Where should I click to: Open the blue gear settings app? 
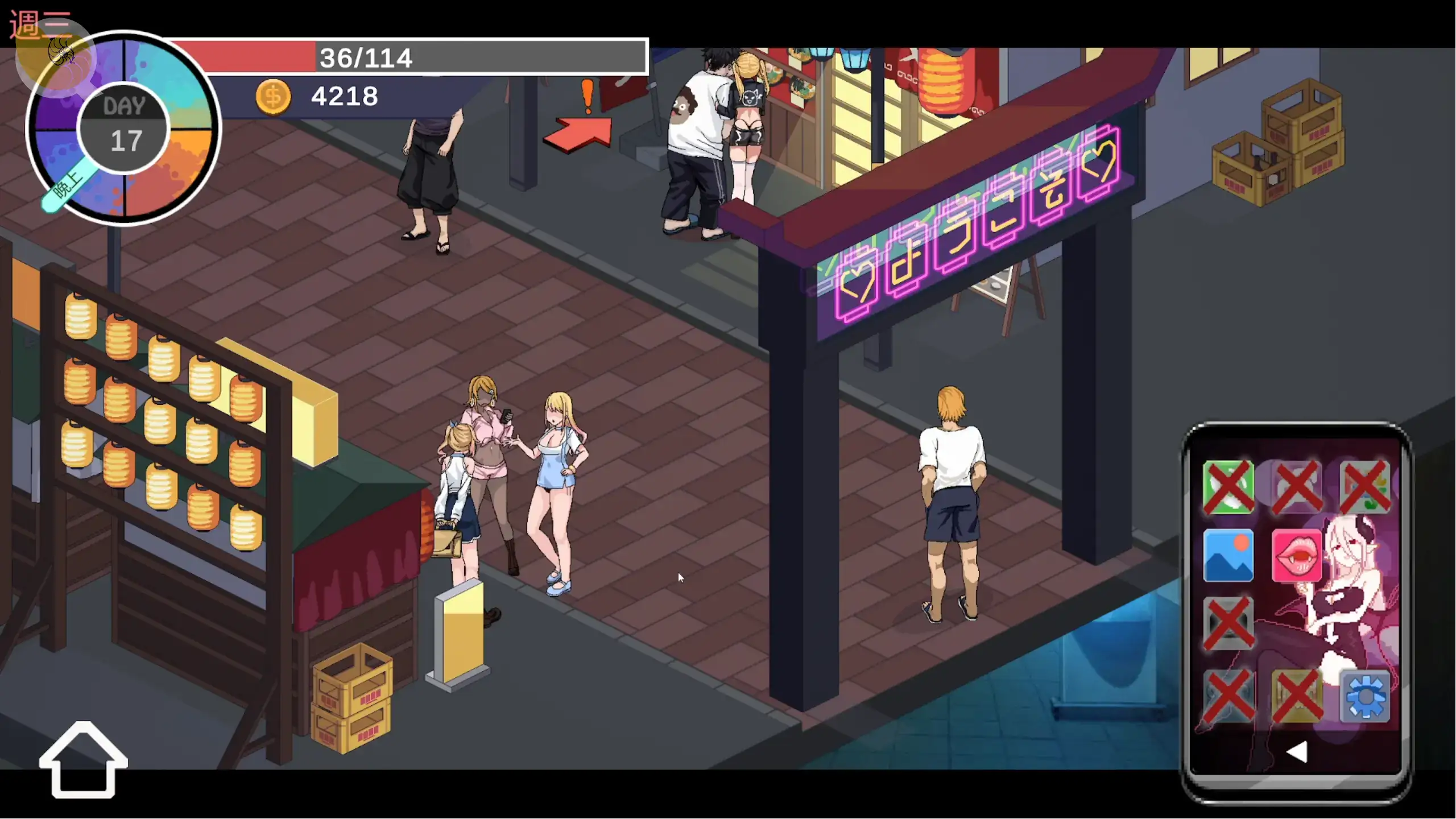pos(1365,696)
